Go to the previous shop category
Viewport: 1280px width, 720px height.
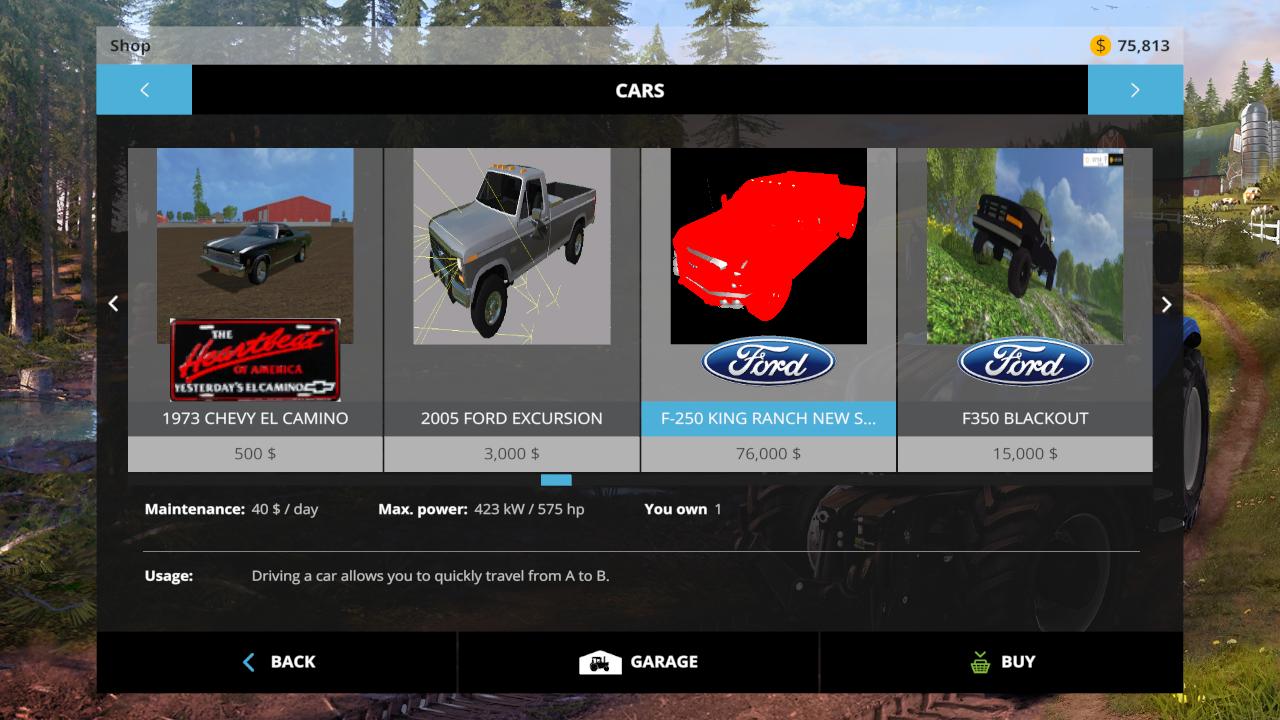[x=144, y=90]
